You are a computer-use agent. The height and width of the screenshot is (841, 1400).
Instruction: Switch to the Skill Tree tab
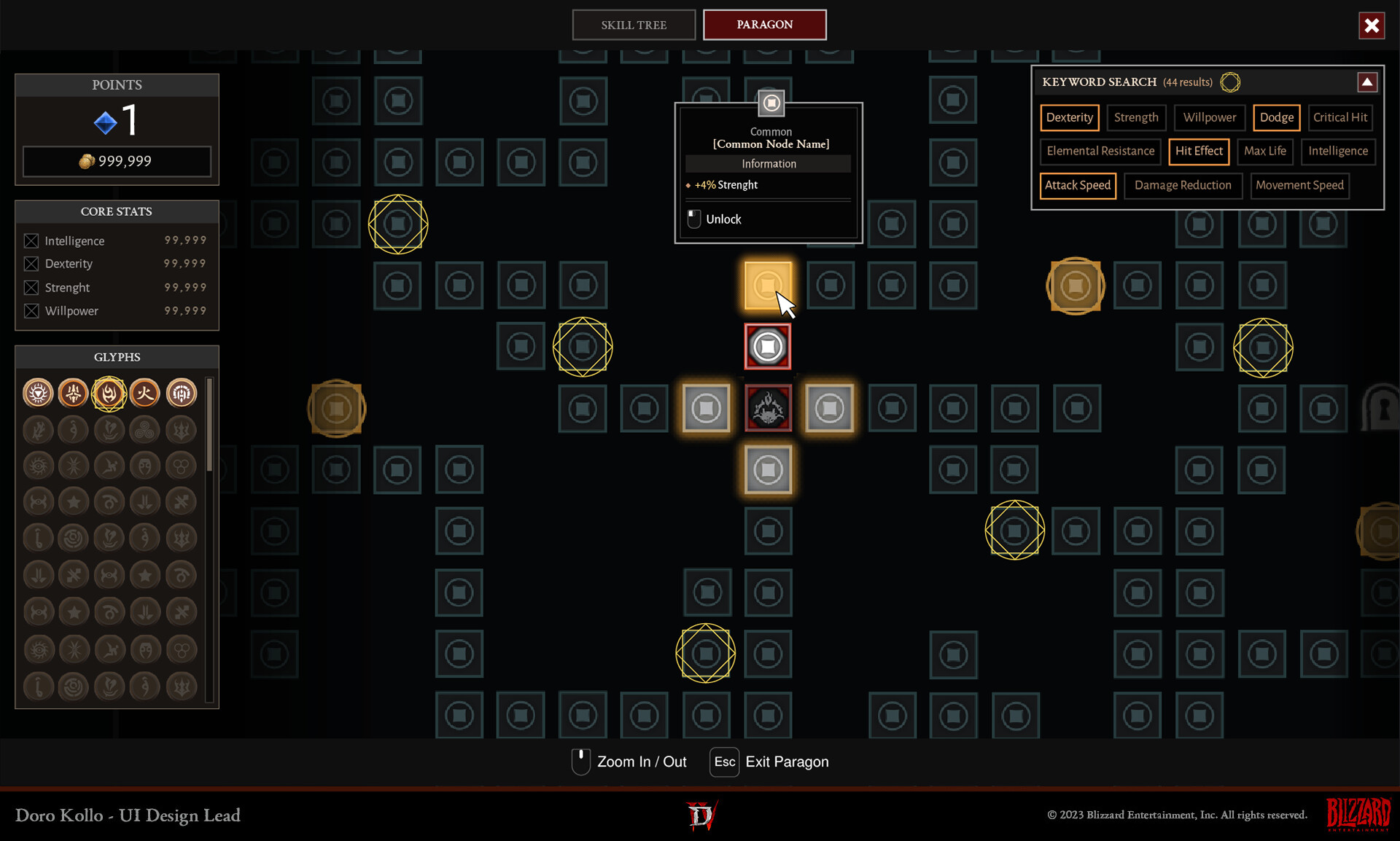[x=634, y=25]
